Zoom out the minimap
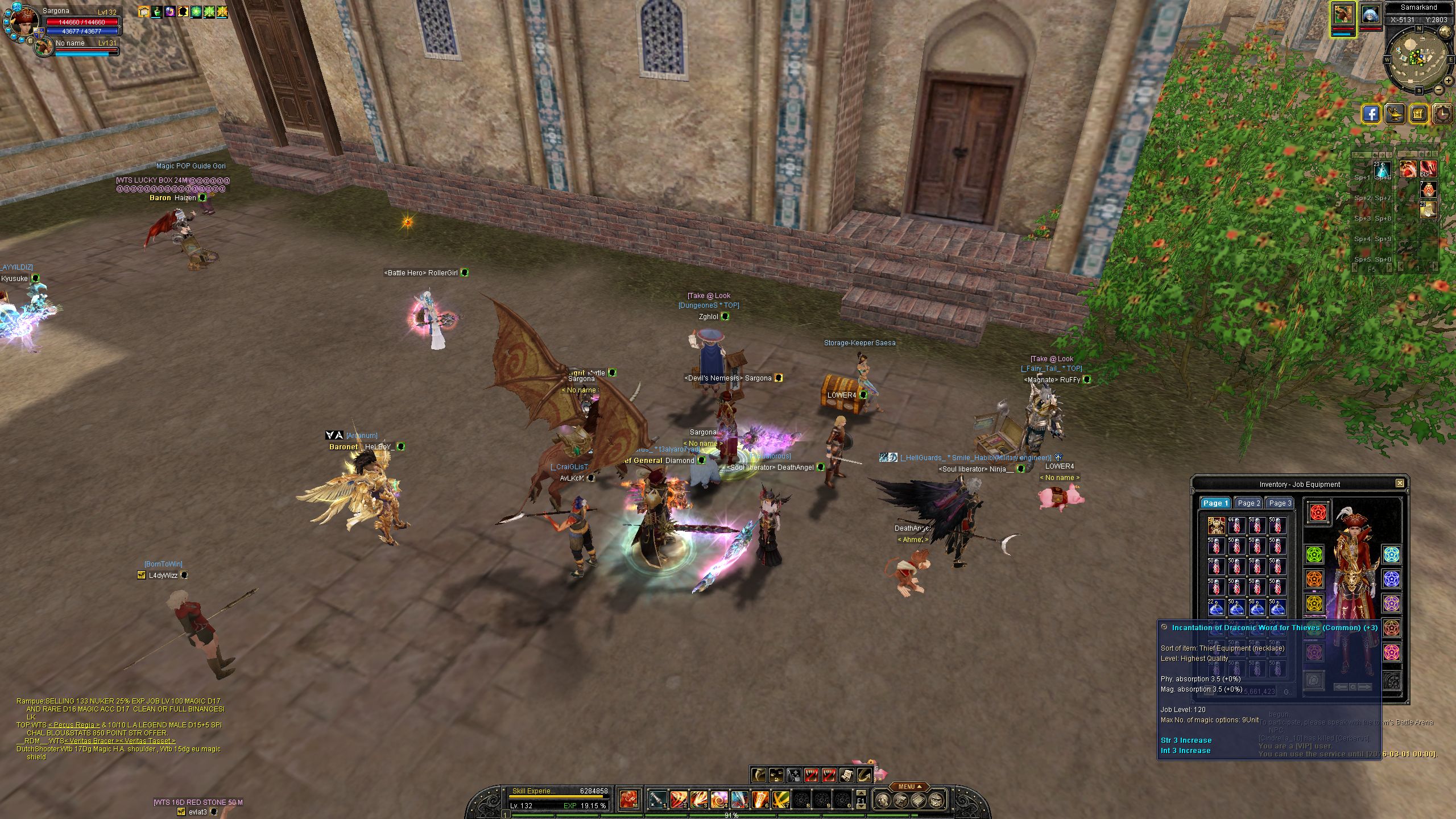The width and height of the screenshot is (1456, 819). click(1439, 89)
